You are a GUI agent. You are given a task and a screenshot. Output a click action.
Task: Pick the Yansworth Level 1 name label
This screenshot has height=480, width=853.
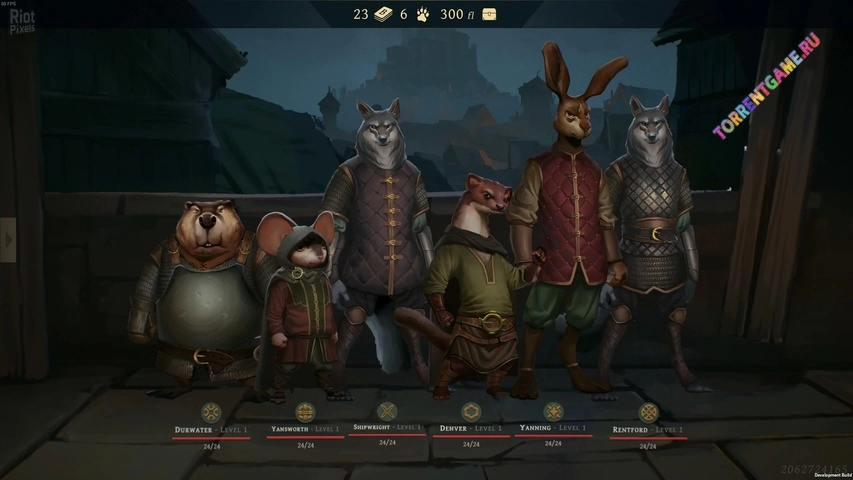click(305, 429)
